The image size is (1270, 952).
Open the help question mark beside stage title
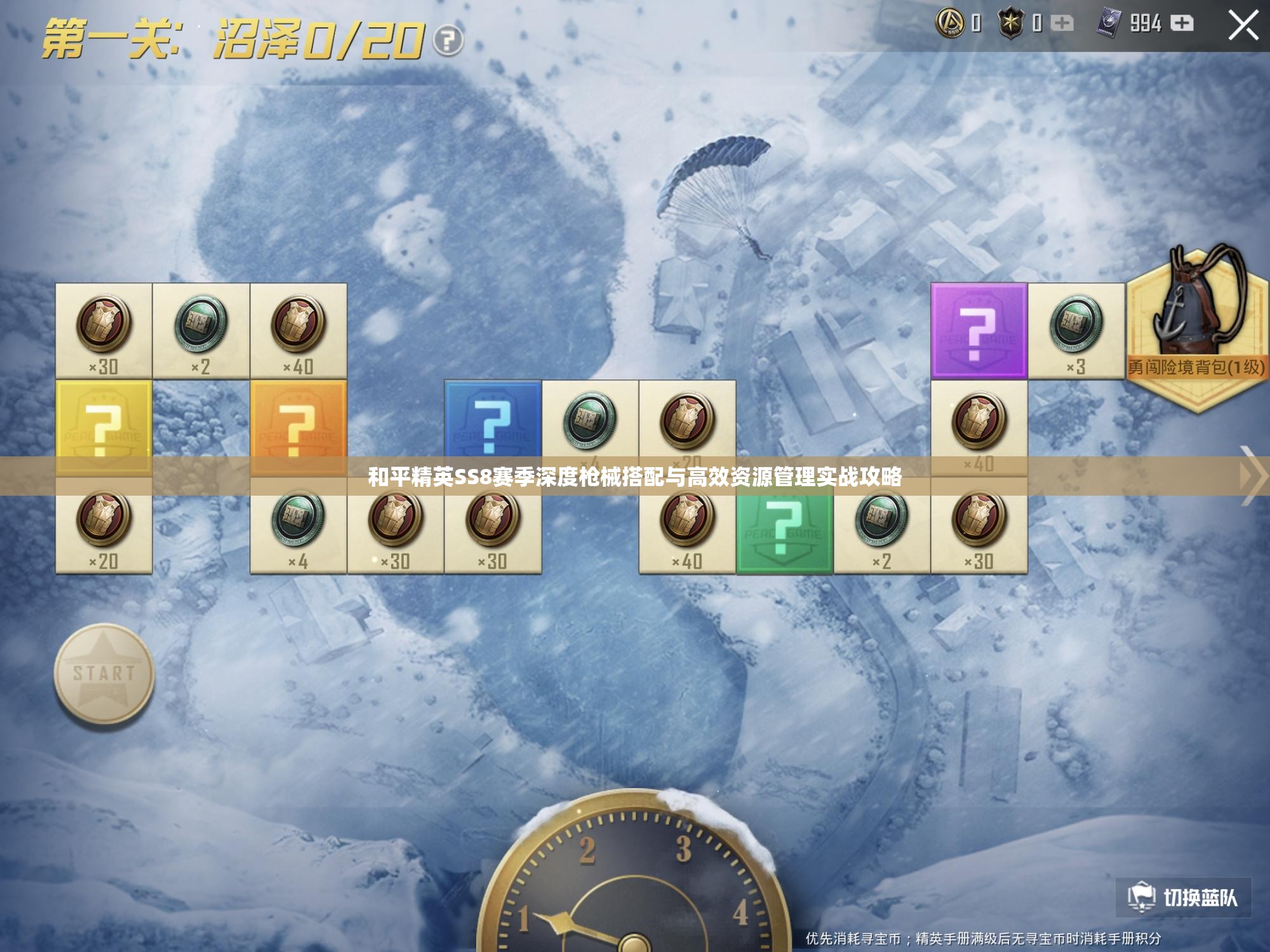[448, 41]
